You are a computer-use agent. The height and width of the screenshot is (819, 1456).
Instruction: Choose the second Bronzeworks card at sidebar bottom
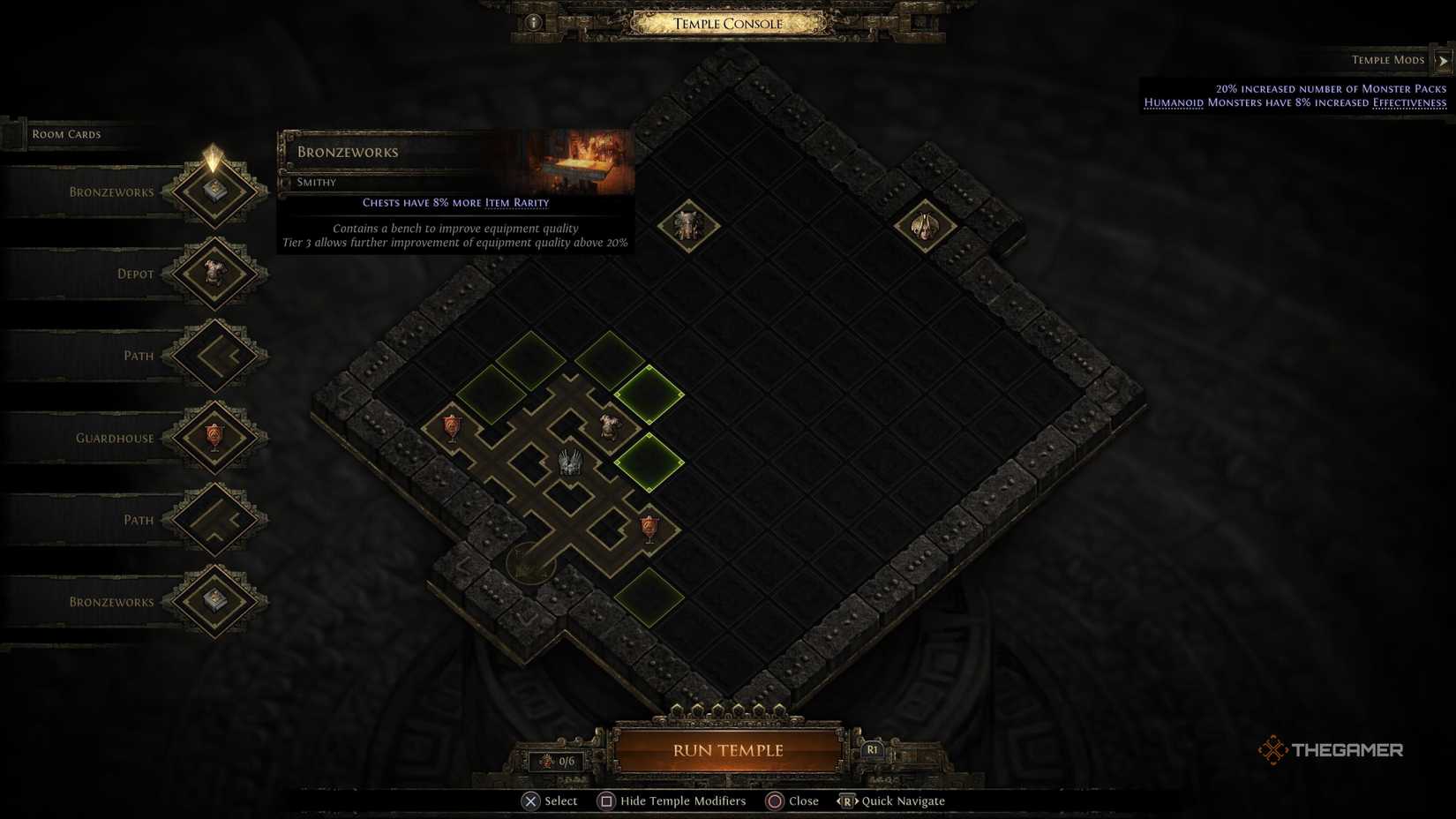(x=214, y=602)
